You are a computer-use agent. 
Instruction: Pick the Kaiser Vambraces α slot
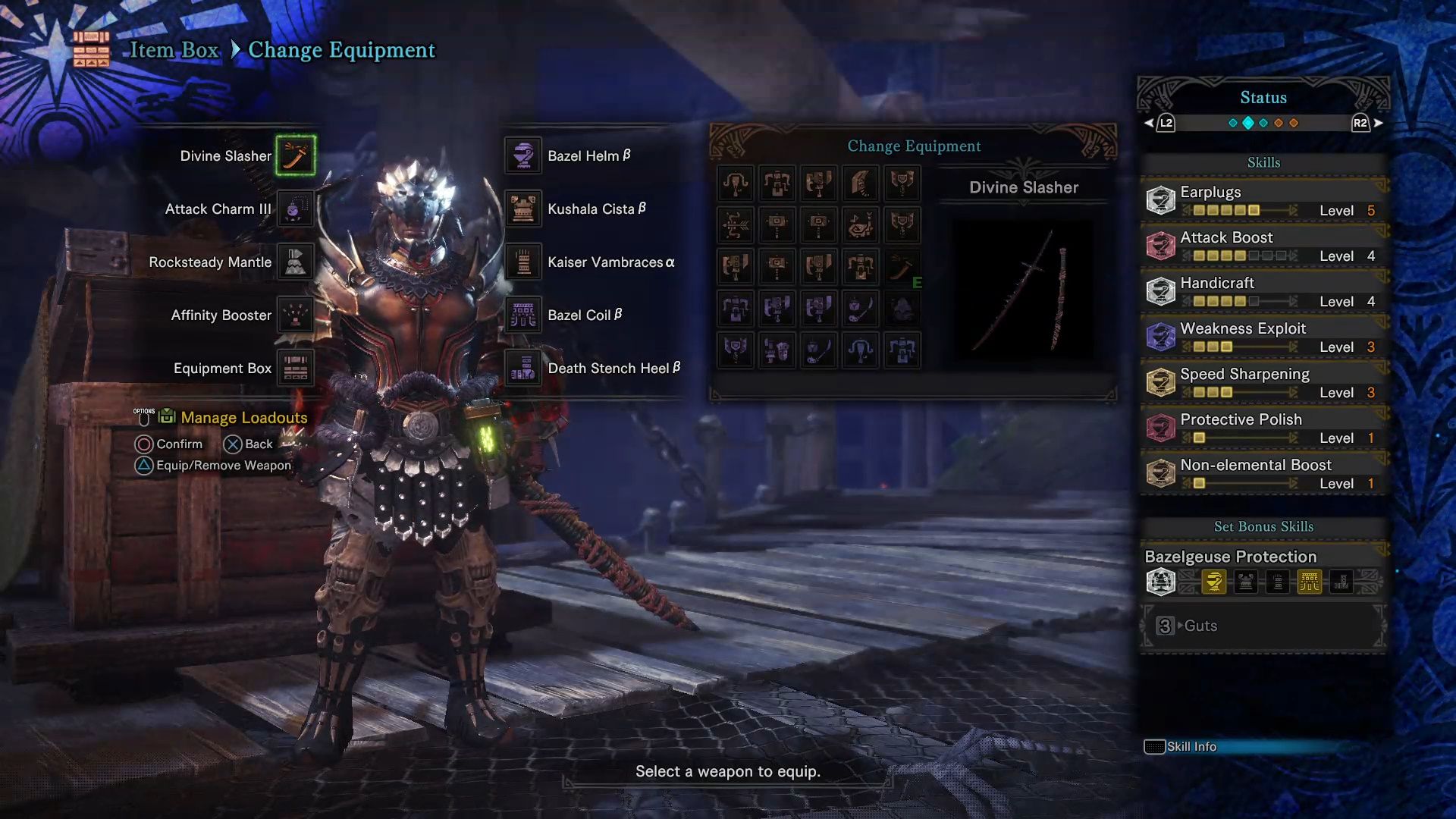523,262
